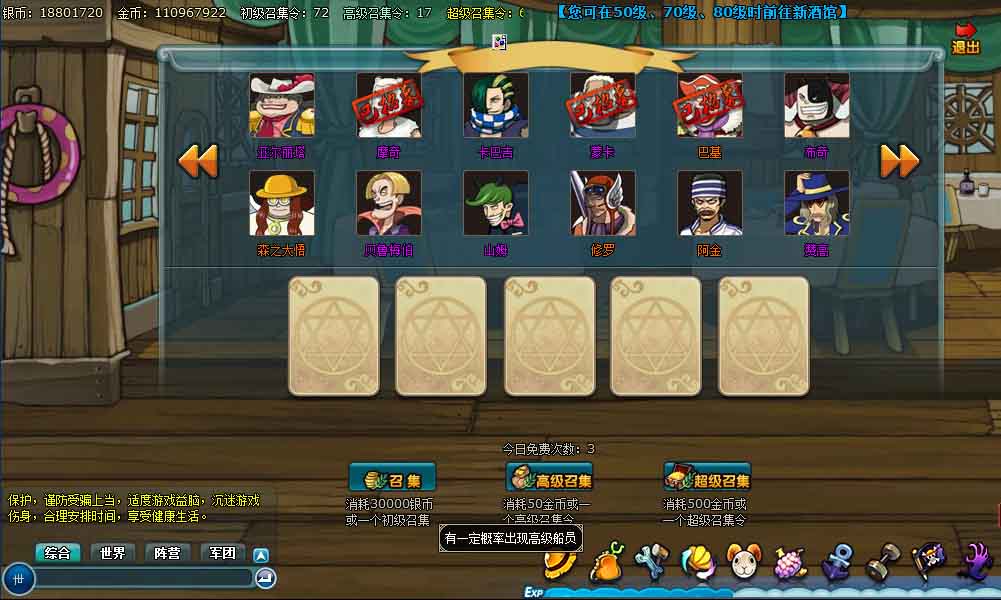This screenshot has height=600, width=1001.
Task: Select the 亚尔丽塔 character portrait
Action: pyautogui.click(x=282, y=106)
